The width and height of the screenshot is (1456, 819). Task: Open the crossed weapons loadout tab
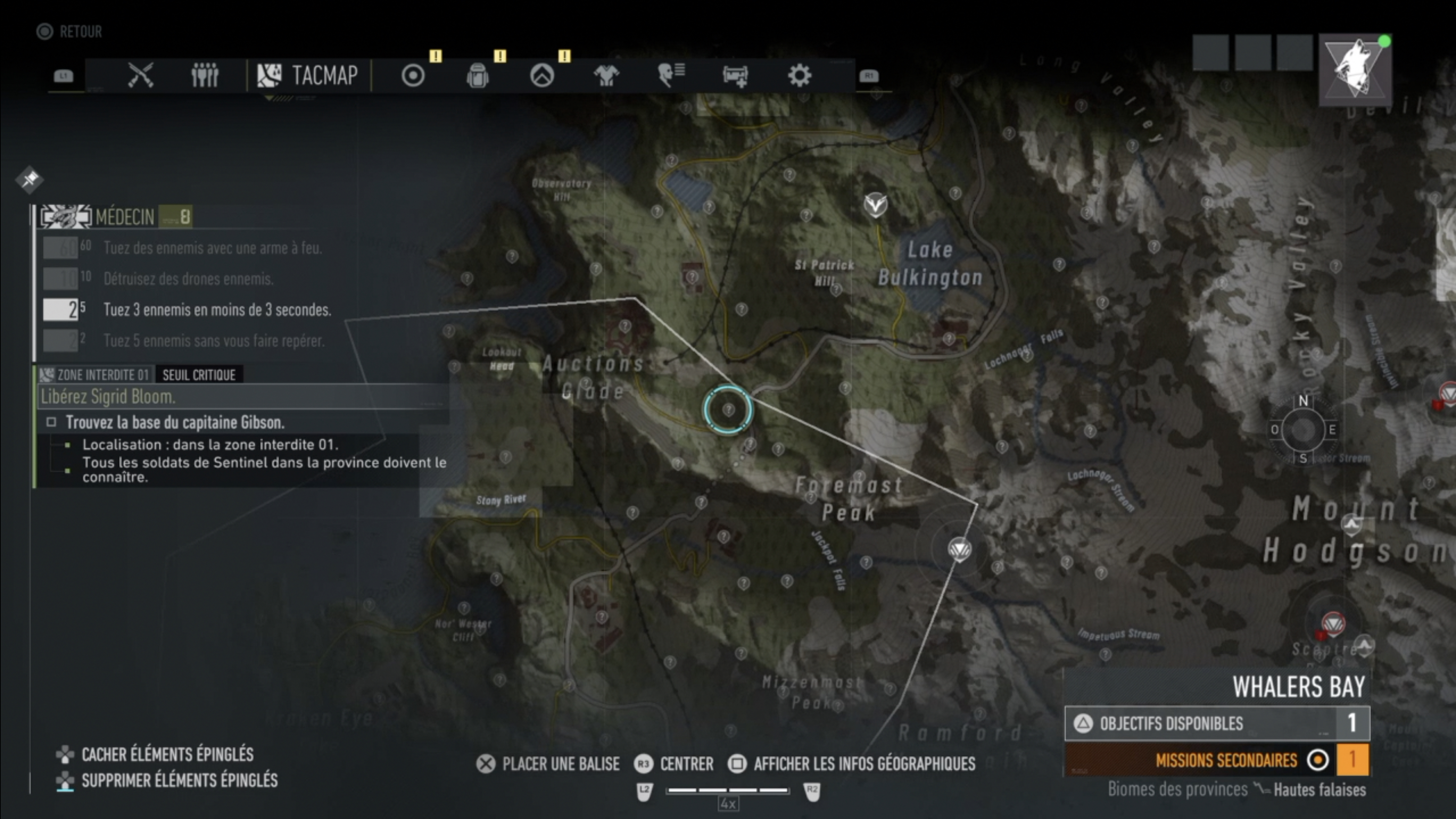click(140, 75)
